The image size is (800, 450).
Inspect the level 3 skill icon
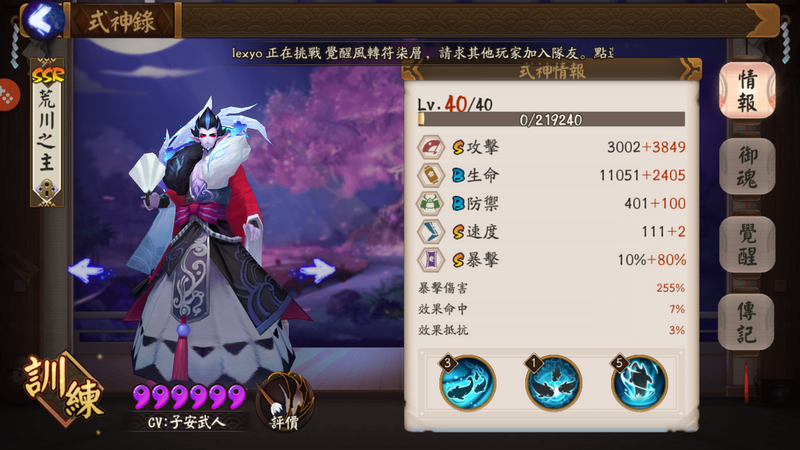(x=468, y=383)
